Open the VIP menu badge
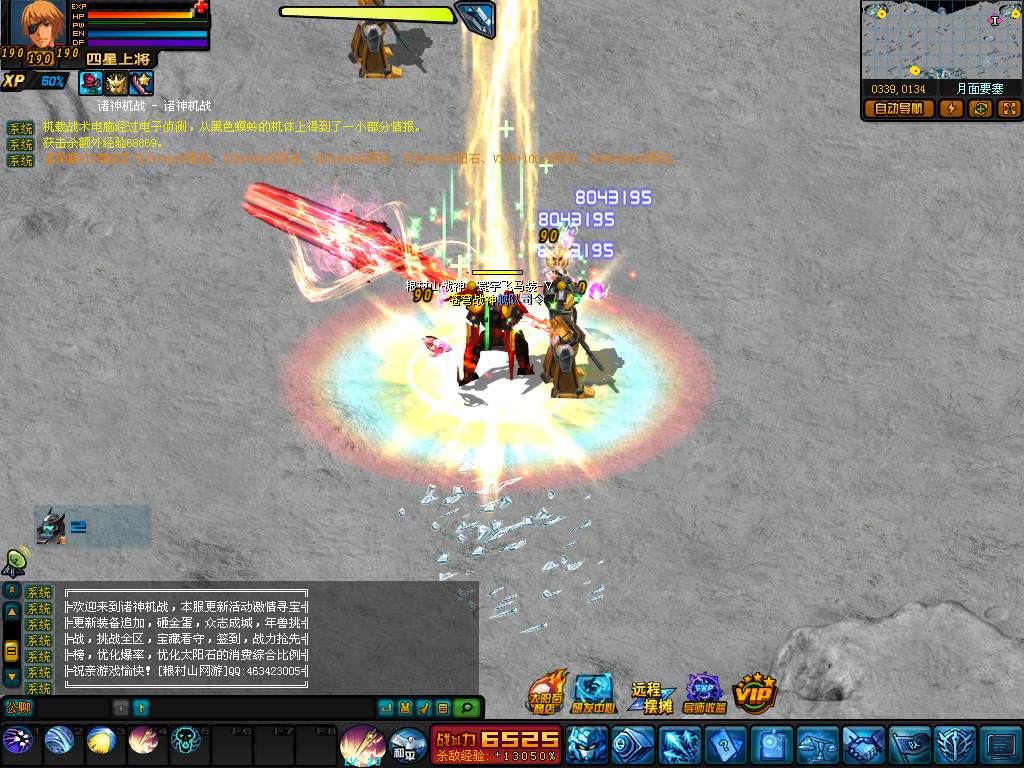1024x768 pixels. point(755,691)
